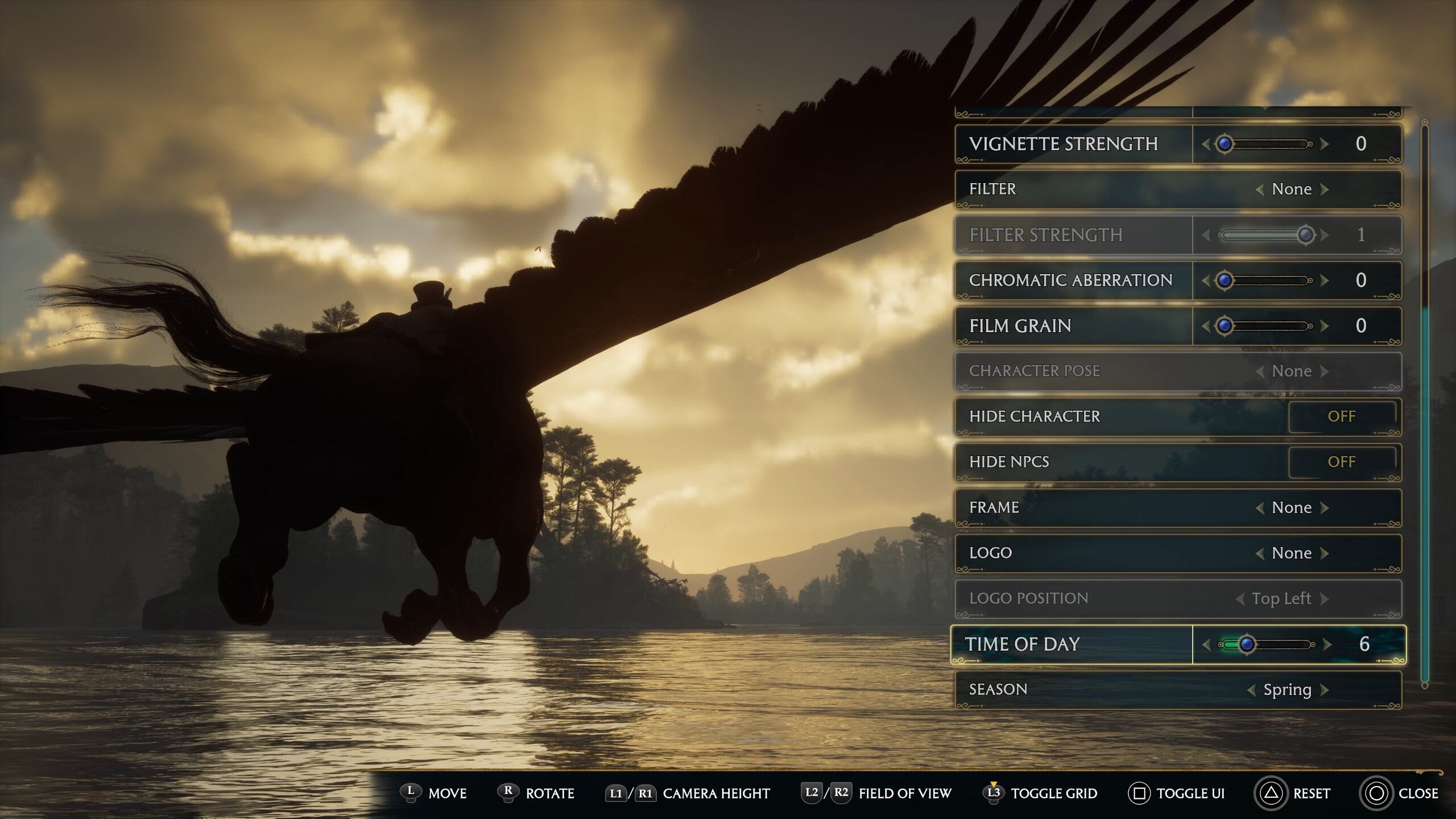Toggle Hide NPCs OFF button

[x=1341, y=462]
